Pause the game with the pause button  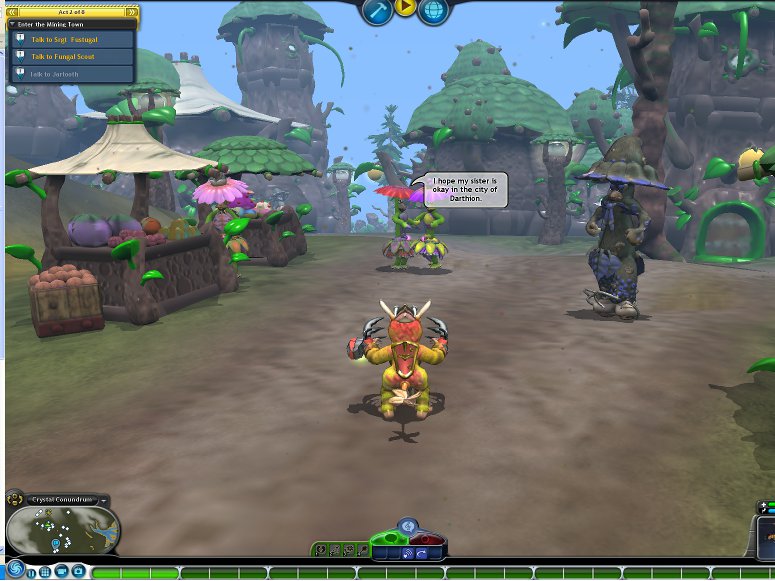click(x=31, y=573)
